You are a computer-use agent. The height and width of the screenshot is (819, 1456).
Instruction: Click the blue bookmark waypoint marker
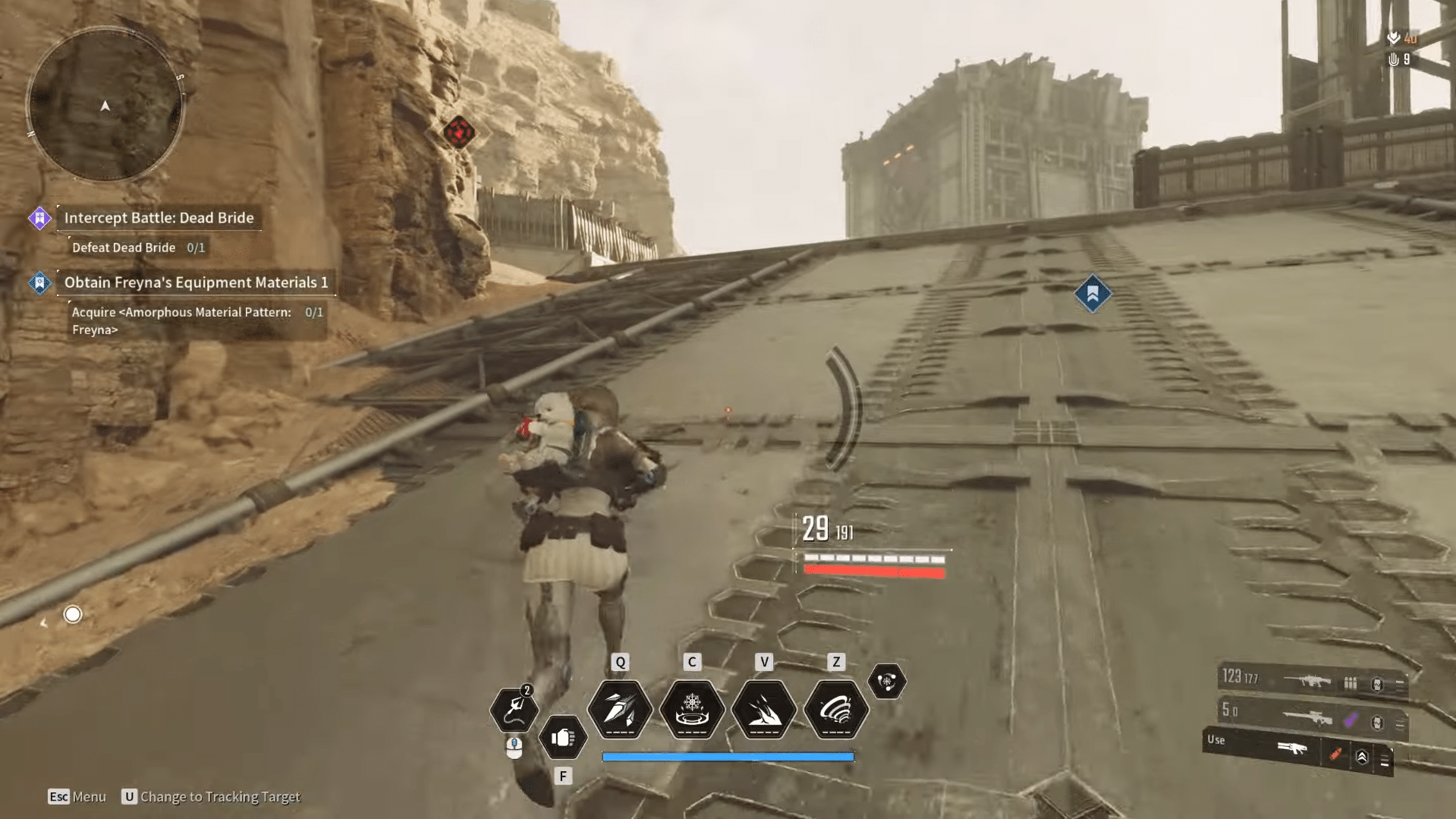pos(1093,293)
